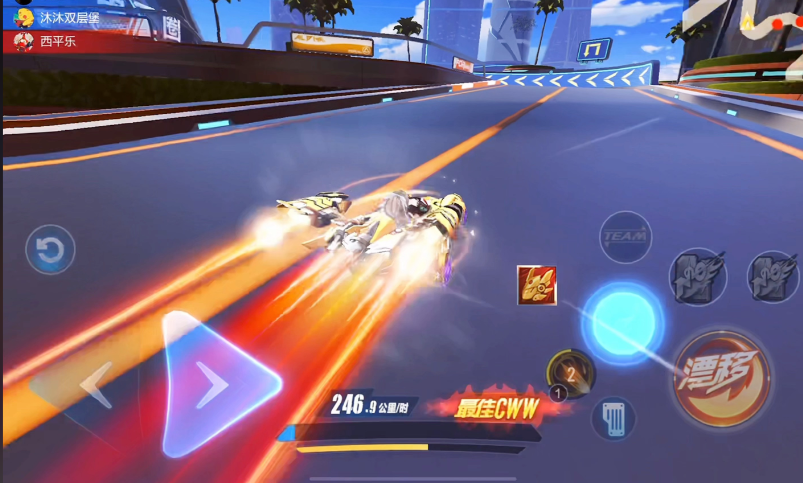Trigger the small nitro button numbered 2
The height and width of the screenshot is (483, 803).
click(571, 374)
